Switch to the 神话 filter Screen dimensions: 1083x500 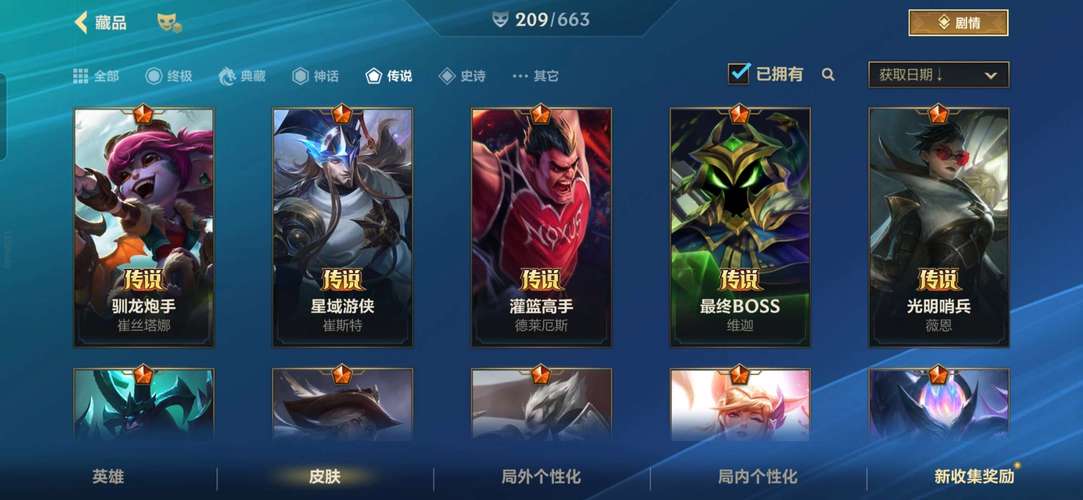tap(315, 76)
